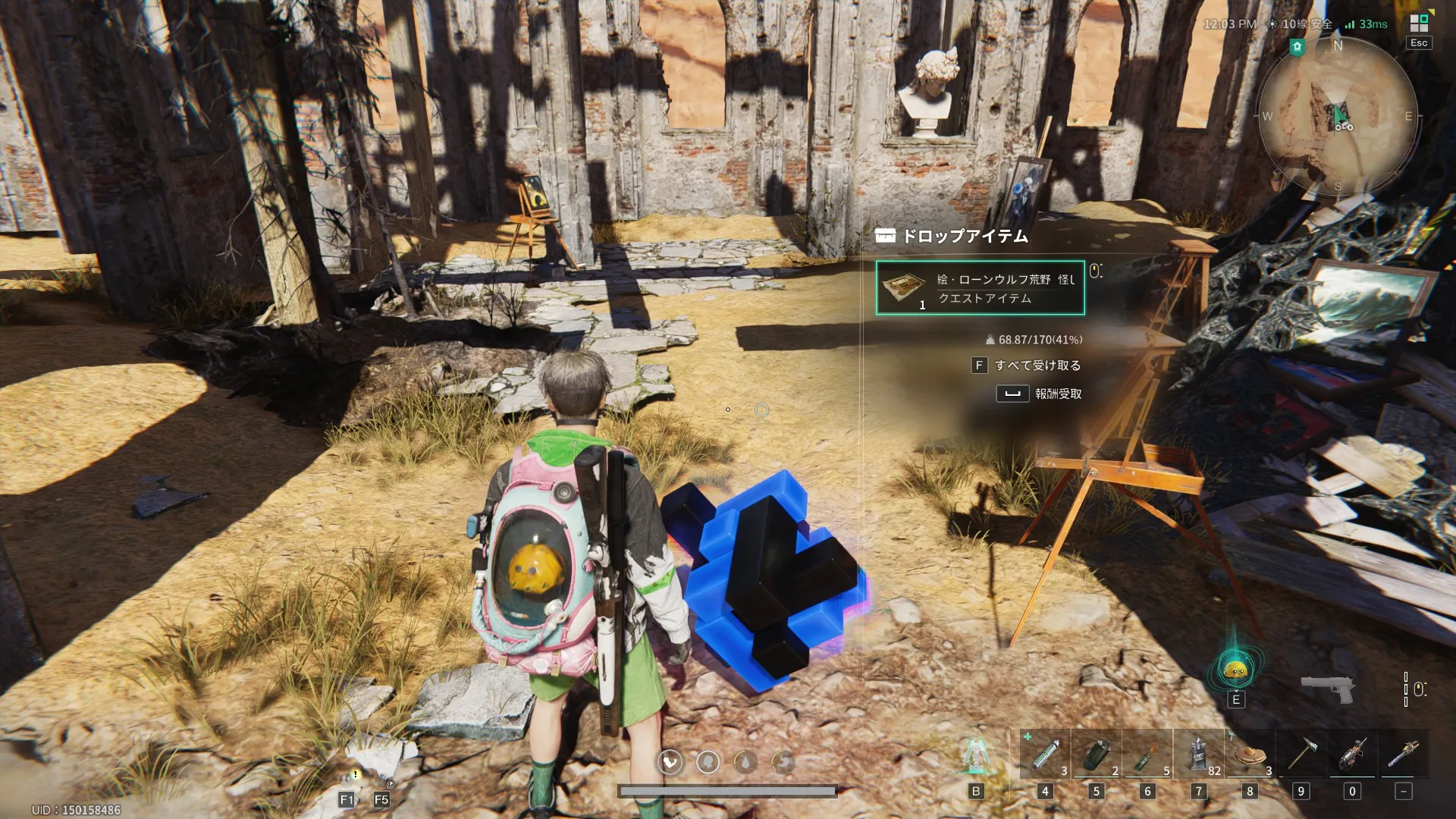Choose the 報酬受取 reward claim option
Screen dimensions: 1456x819
tap(1057, 394)
